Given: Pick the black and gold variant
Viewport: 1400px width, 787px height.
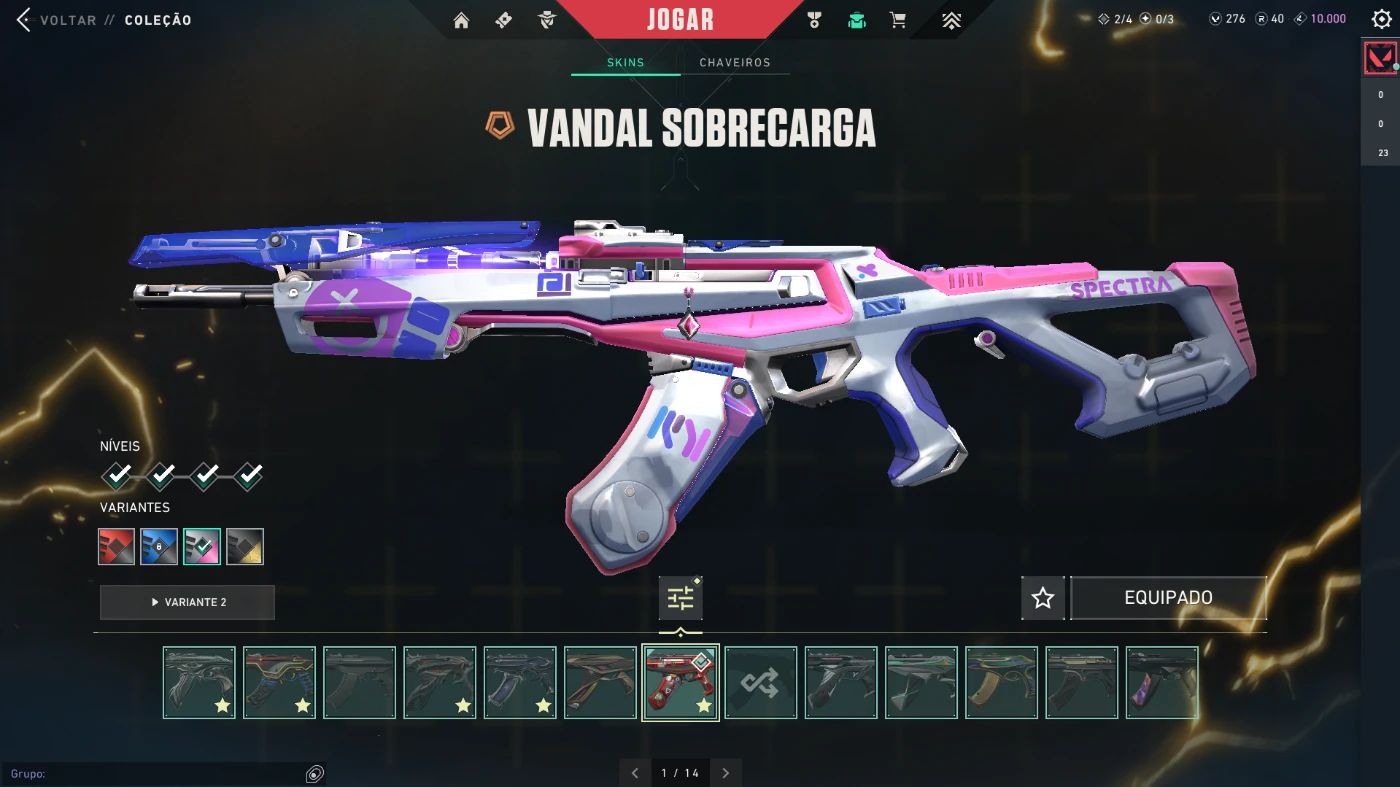Looking at the screenshot, I should click(245, 547).
